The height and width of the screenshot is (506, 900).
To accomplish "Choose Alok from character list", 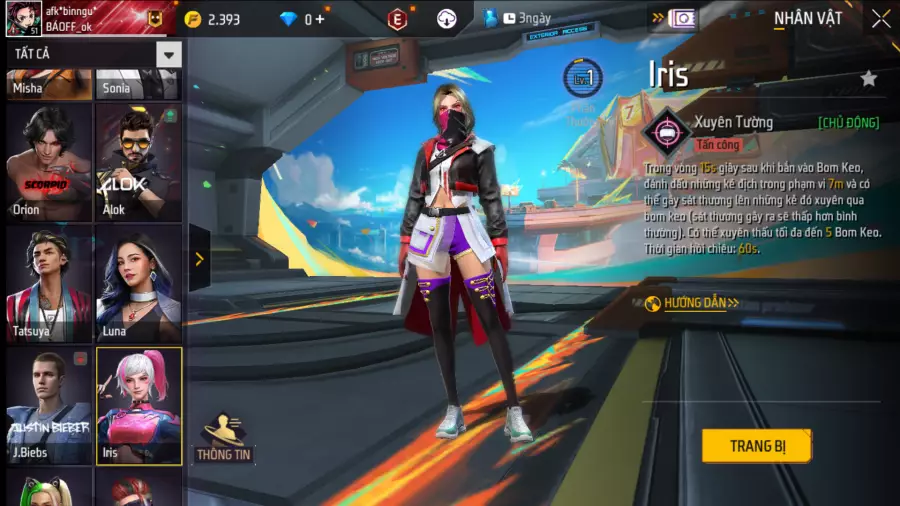I will tap(138, 160).
